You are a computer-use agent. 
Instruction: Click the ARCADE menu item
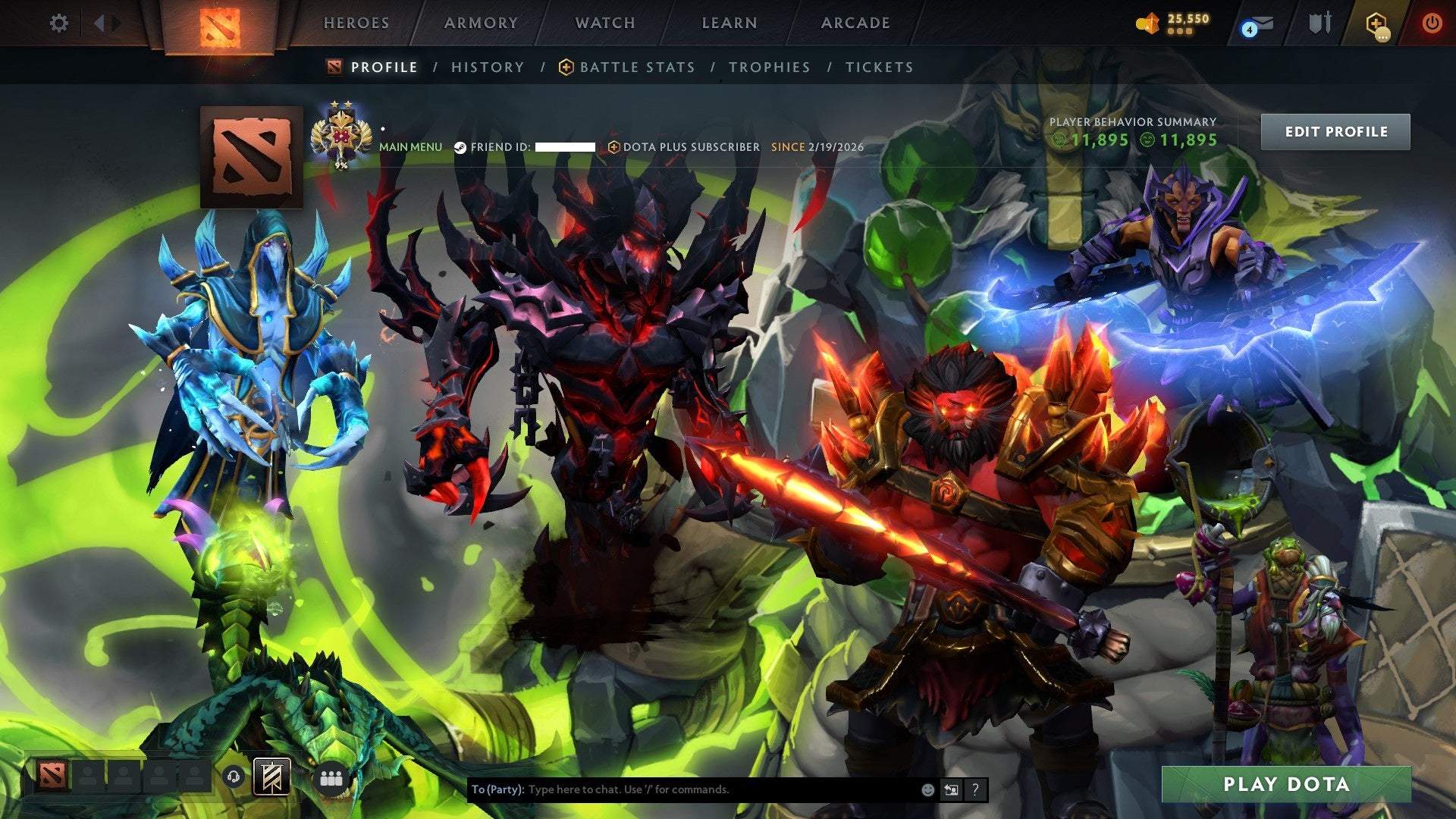[x=854, y=23]
